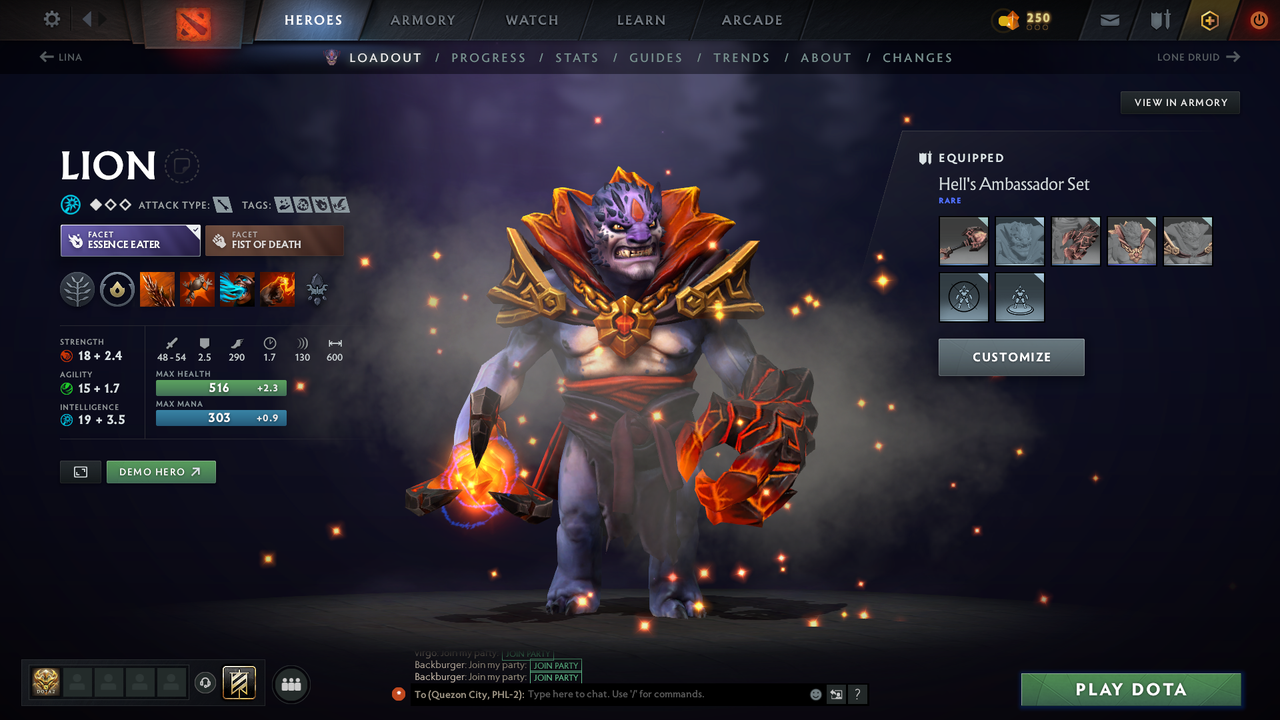1280x720 pixels.
Task: Click the Max Health progress bar
Action: pyautogui.click(x=220, y=388)
